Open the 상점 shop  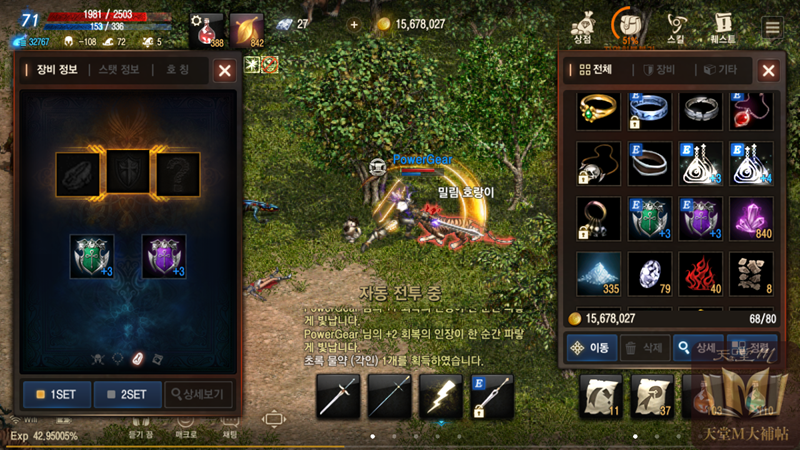click(581, 26)
